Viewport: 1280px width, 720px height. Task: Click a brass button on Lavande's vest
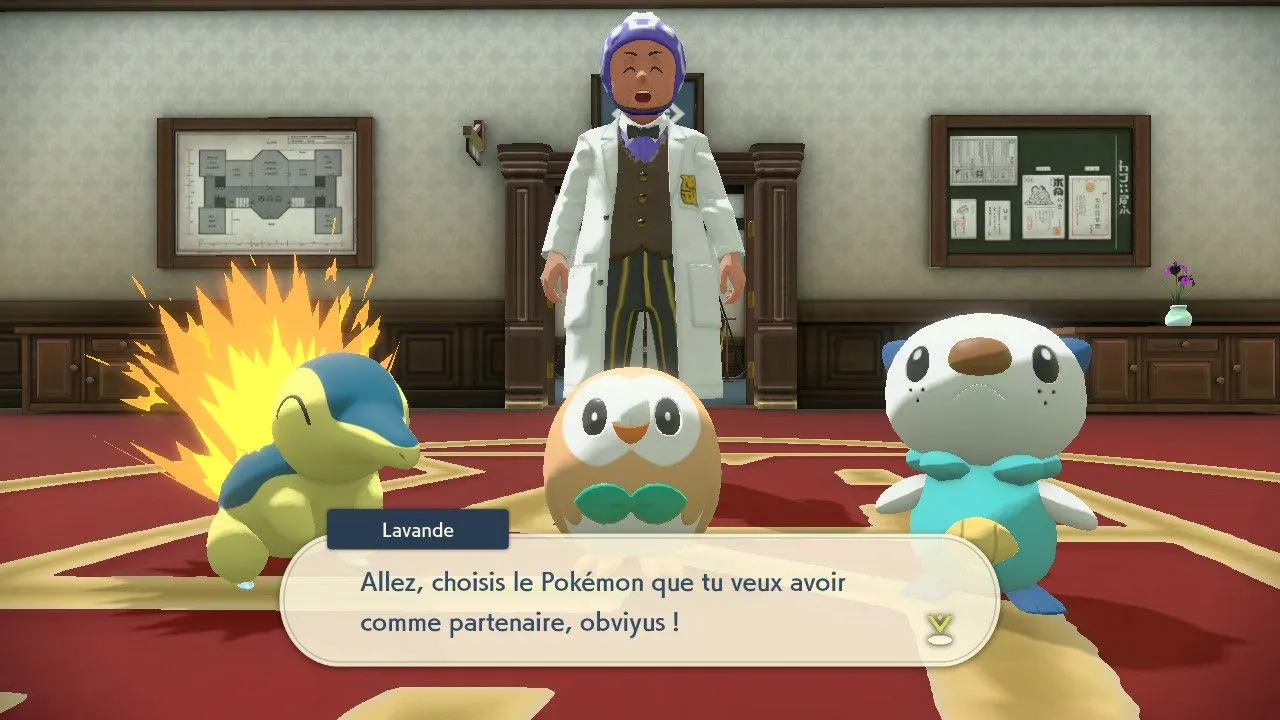pyautogui.click(x=641, y=178)
